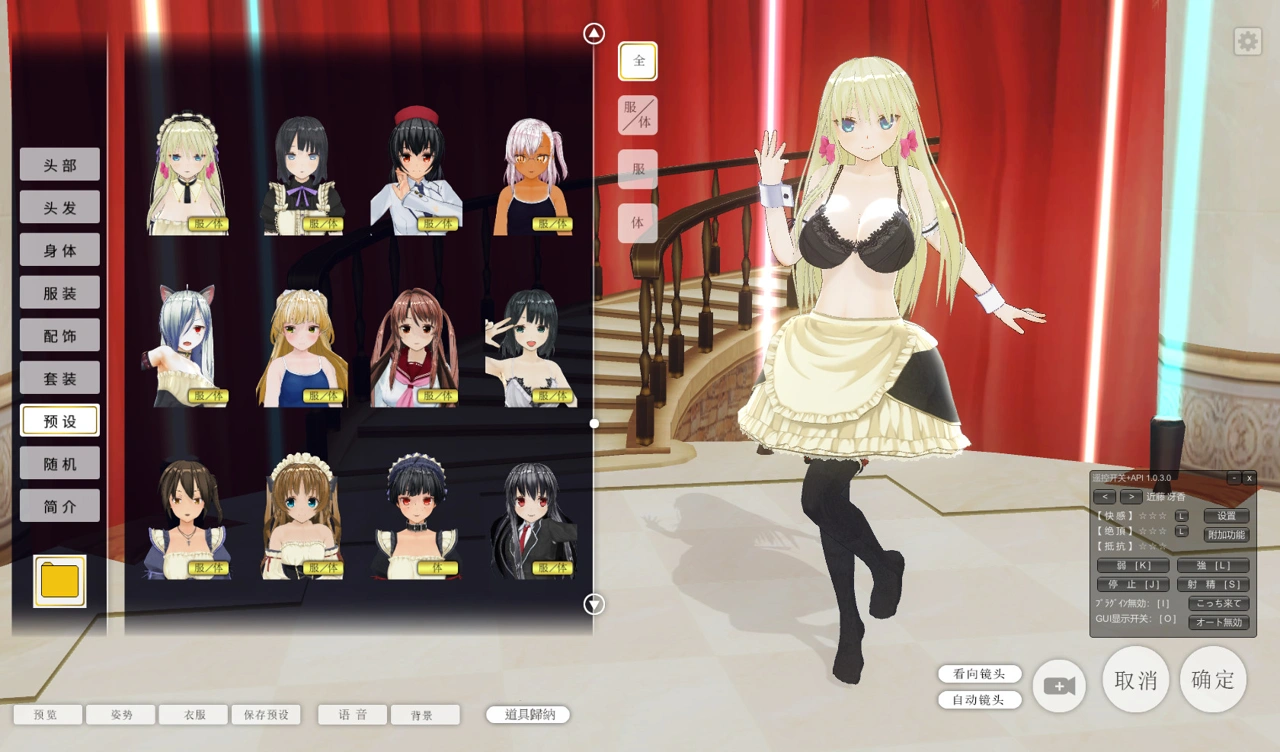Close the 遥控开关+API plugin window
The image size is (1280, 752).
[1249, 478]
